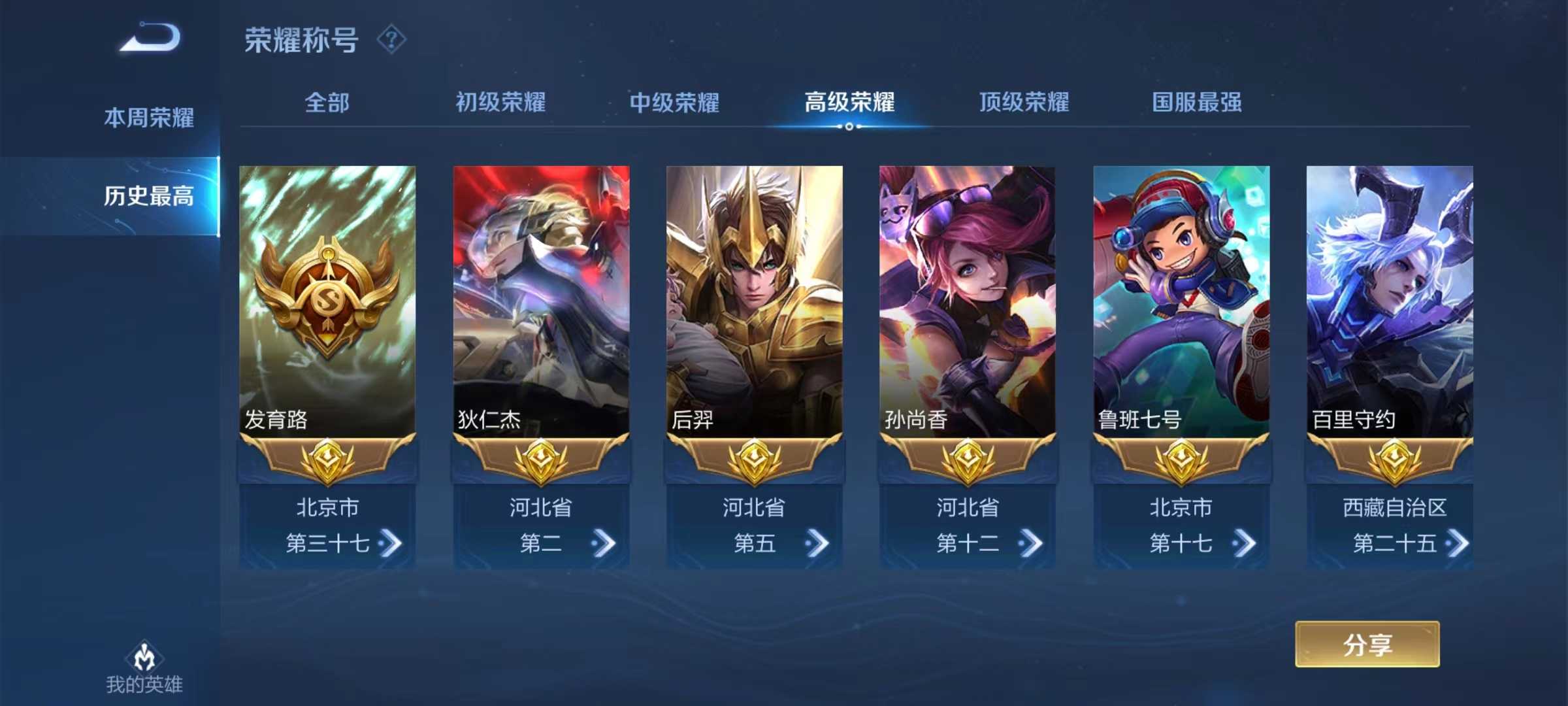Switch to the 顶级荣耀 tab
The image size is (1568, 706).
coord(1026,103)
